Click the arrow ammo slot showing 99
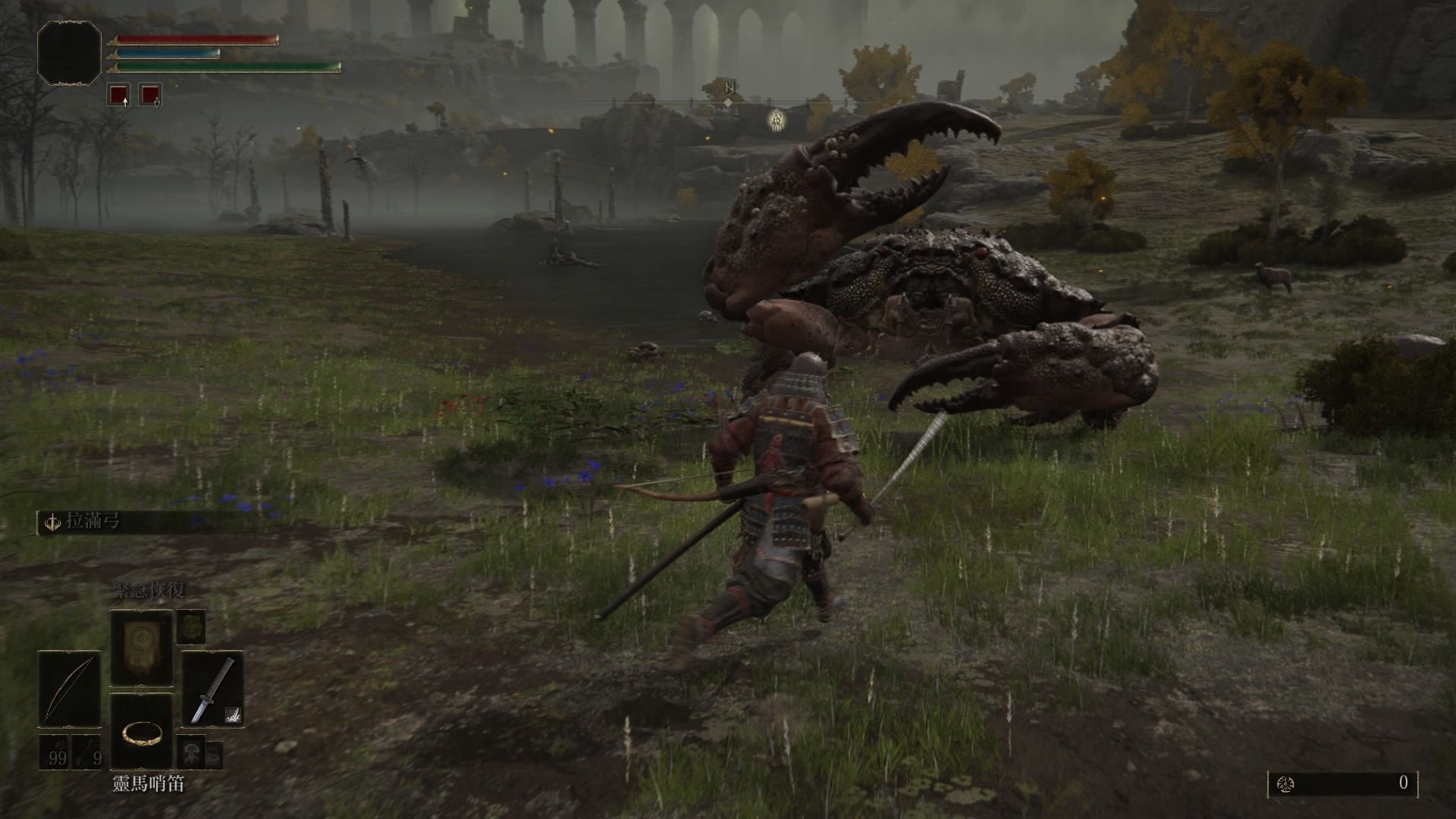This screenshot has width=1456, height=819. 55,752
